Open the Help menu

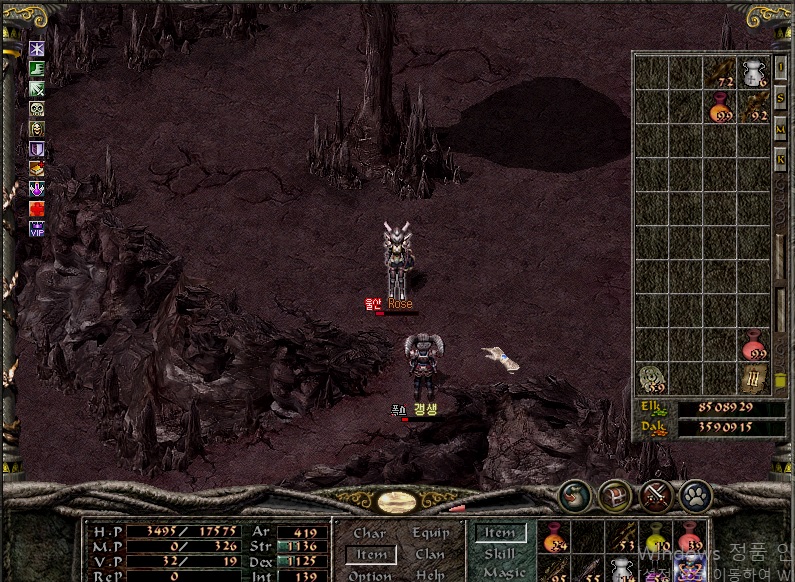[x=430, y=575]
